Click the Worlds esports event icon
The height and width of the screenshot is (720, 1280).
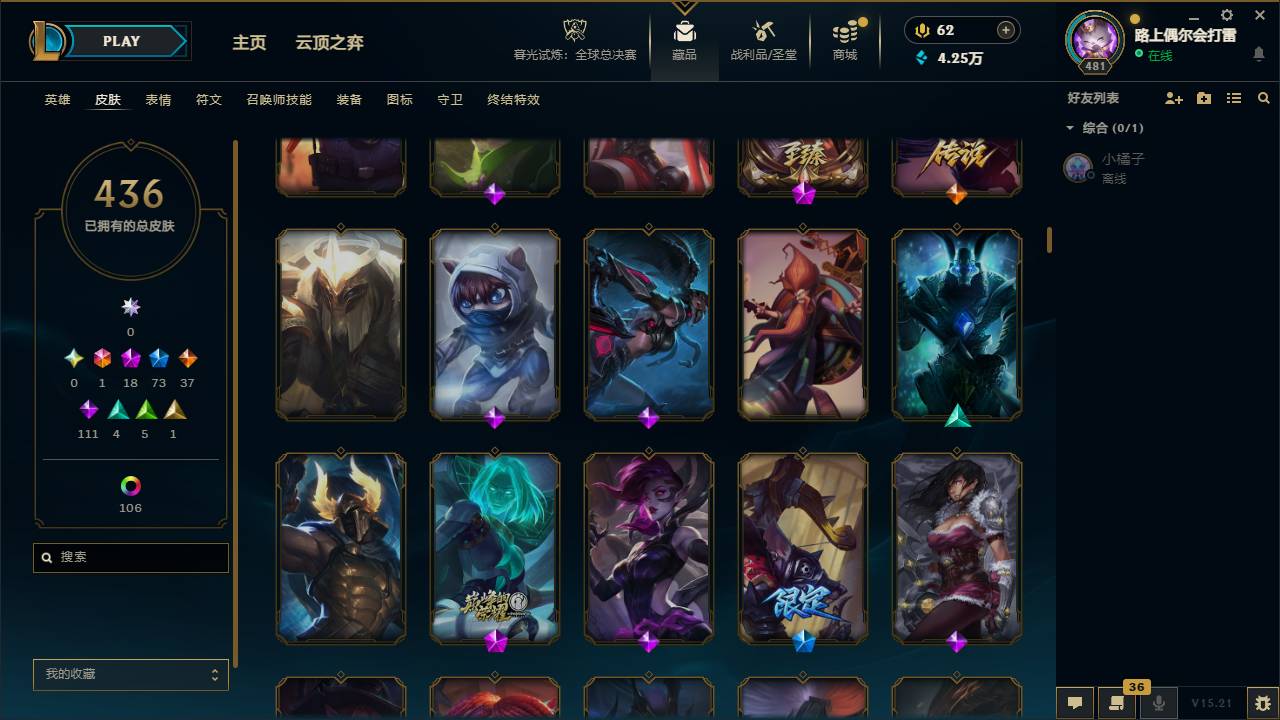click(573, 28)
